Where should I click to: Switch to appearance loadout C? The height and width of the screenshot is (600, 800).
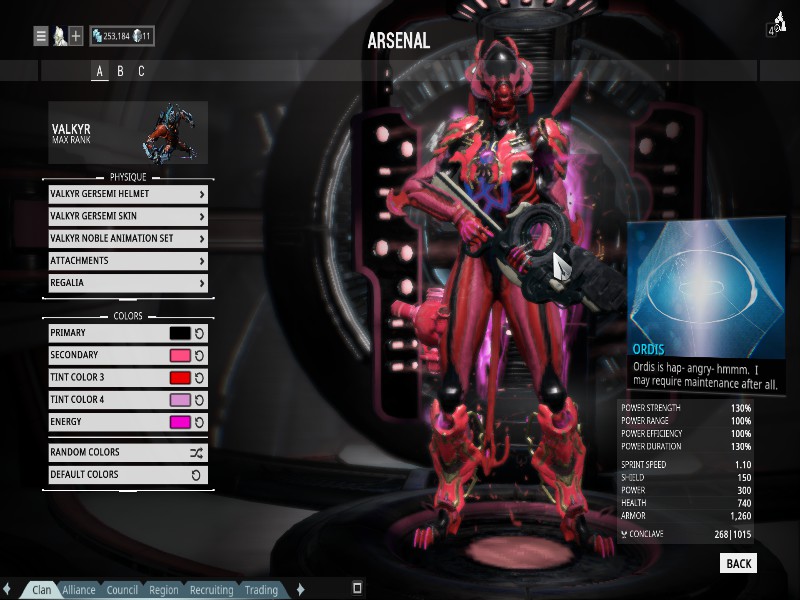point(141,71)
